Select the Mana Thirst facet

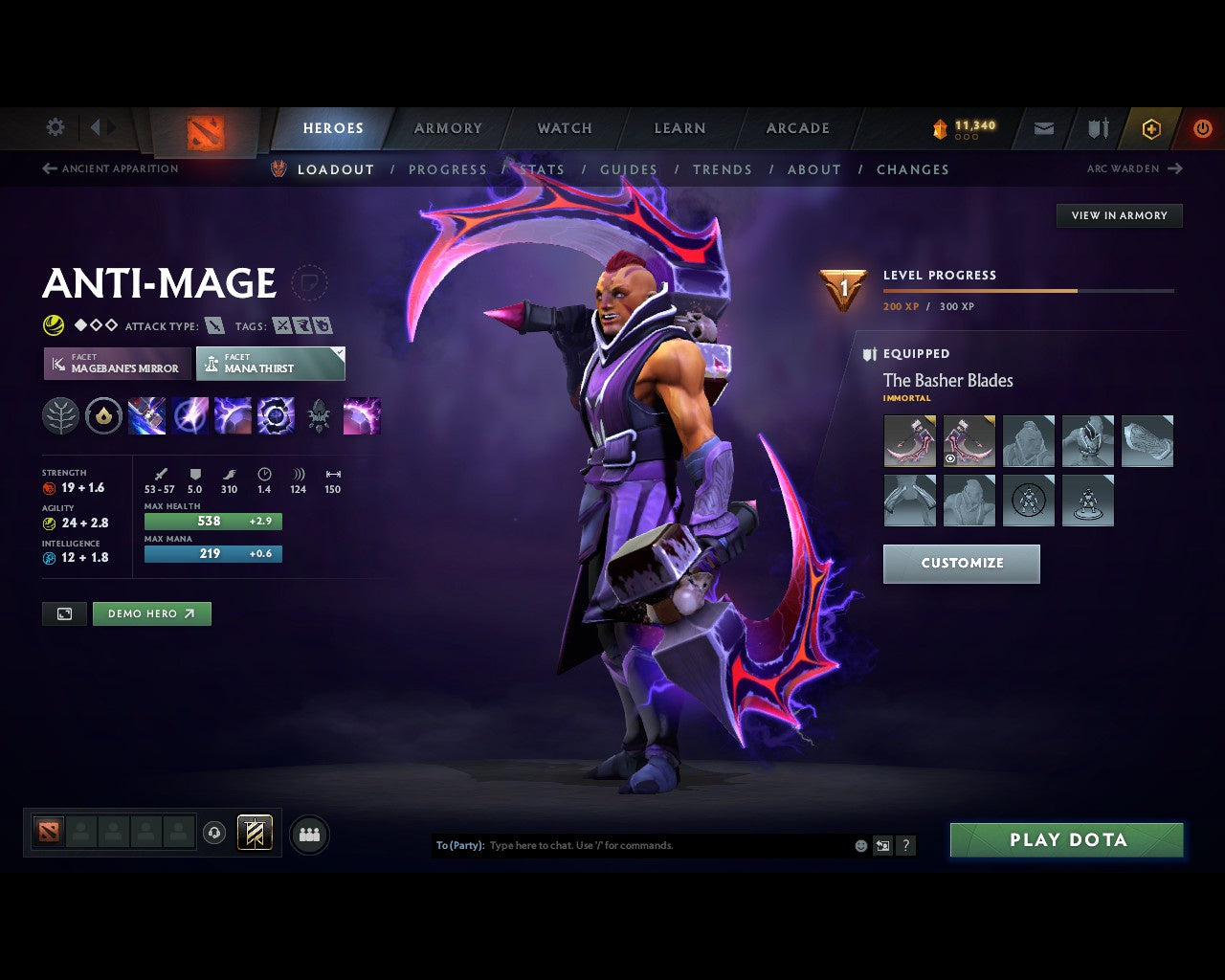click(x=271, y=364)
